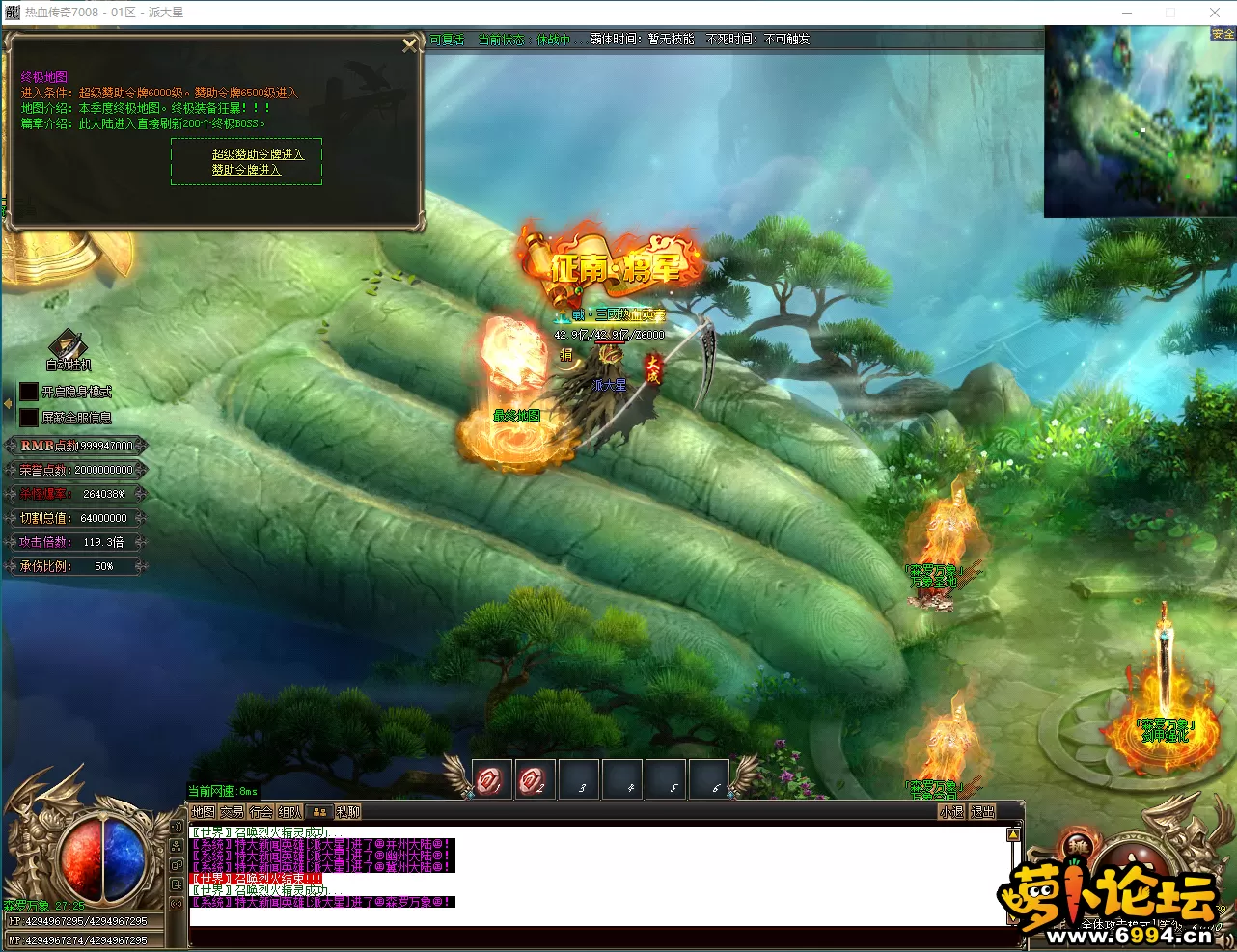Use hotbar slot 2 red rune
The height and width of the screenshot is (952, 1237).
(x=534, y=779)
